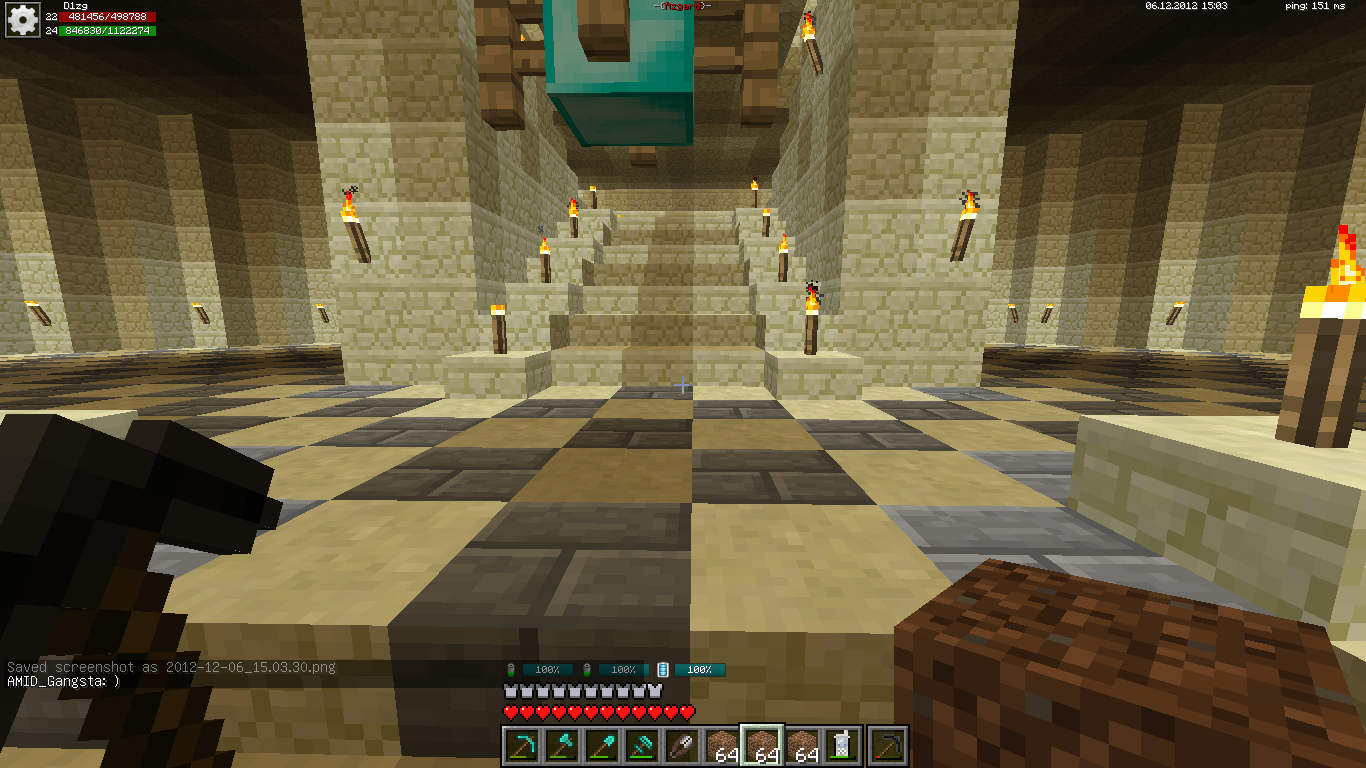Click the highlighted dirt stack slot
1366x768 pixels.
[x=760, y=745]
